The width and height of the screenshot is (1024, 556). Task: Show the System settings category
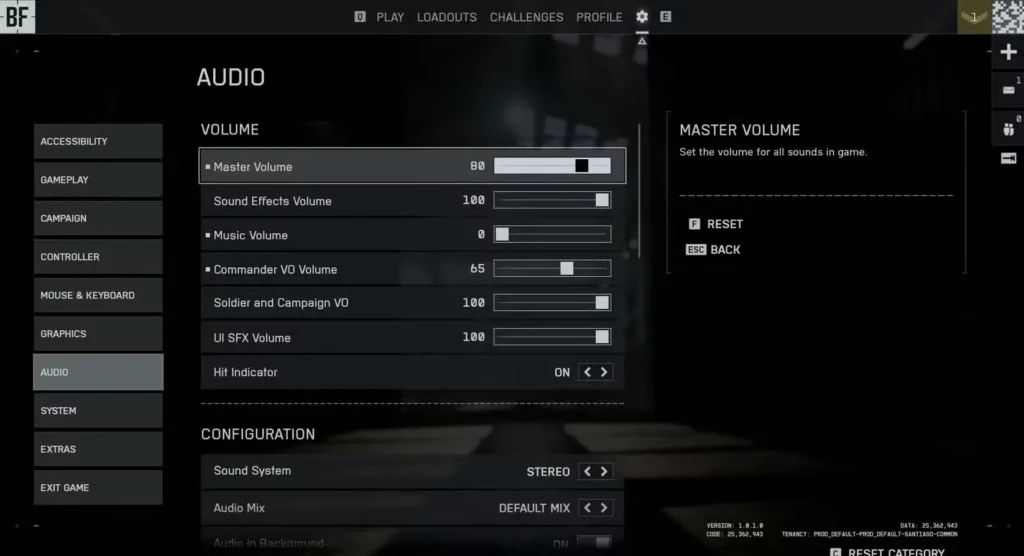tap(98, 411)
